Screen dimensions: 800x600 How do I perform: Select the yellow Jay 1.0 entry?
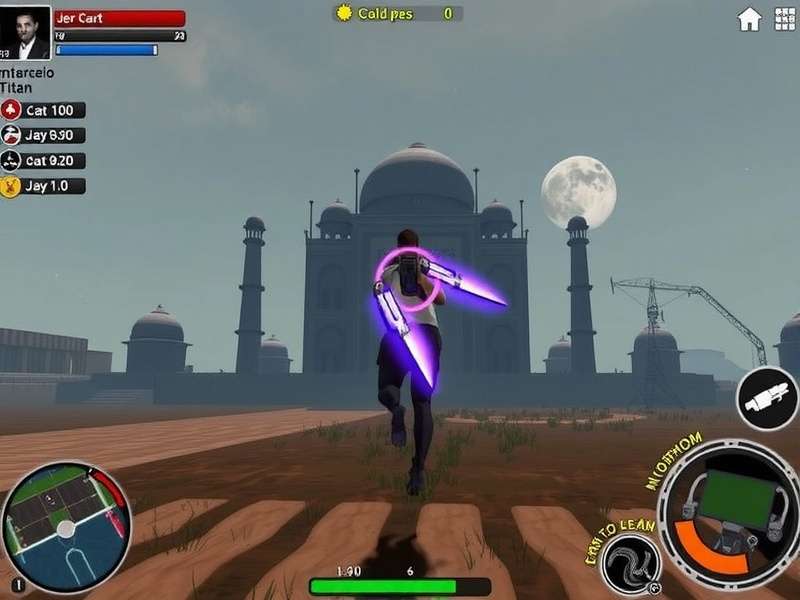click(43, 186)
